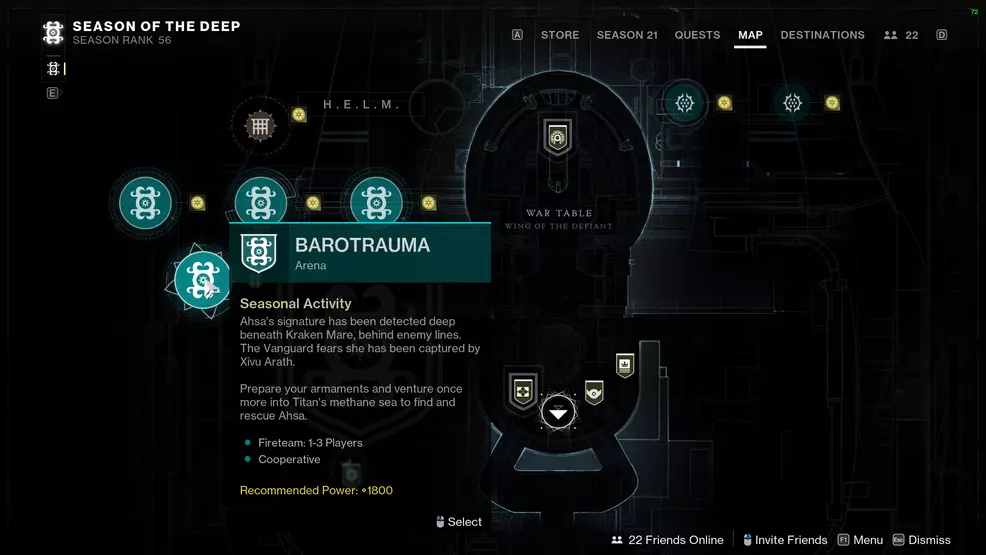Select the gate-shaped node beside H.E.L.M. label
Screen dimensions: 986x555
tap(261, 126)
